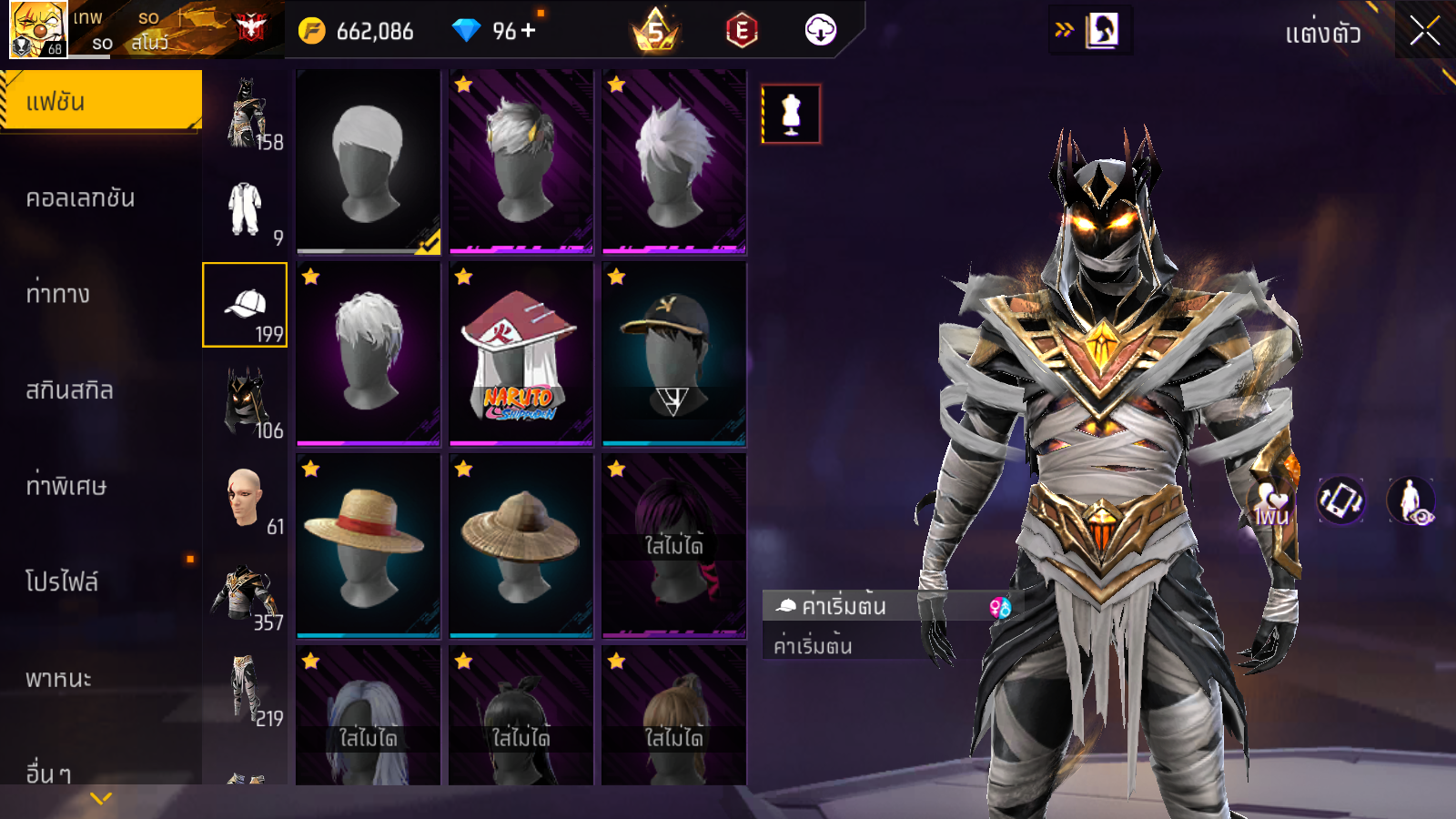Switch to the คอลเลกชัน tab
The image size is (1456, 819).
[82, 198]
